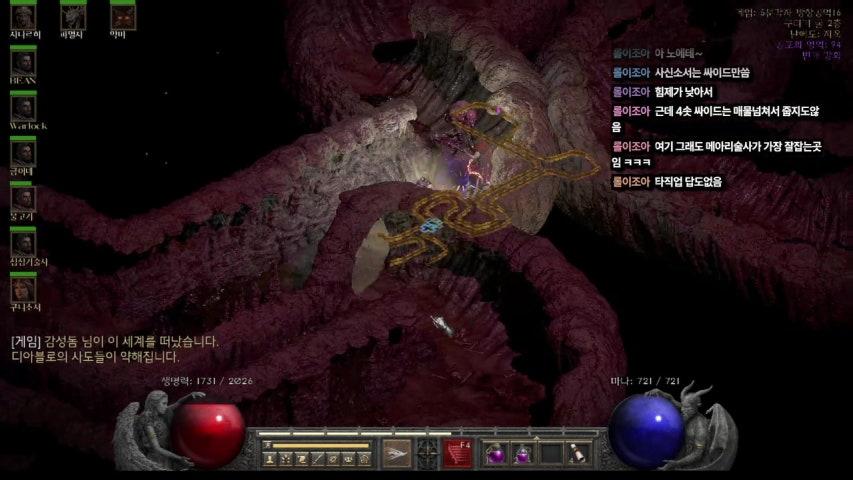Viewport: 853px width, 480px height.
Task: Select the BEAN party member portrait
Action: [22, 62]
